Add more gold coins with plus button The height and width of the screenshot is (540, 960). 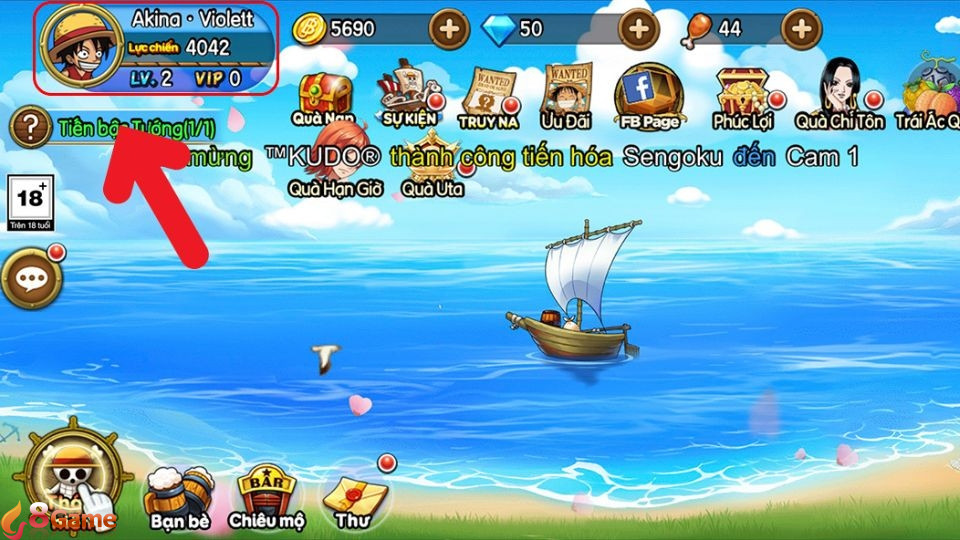(x=449, y=28)
